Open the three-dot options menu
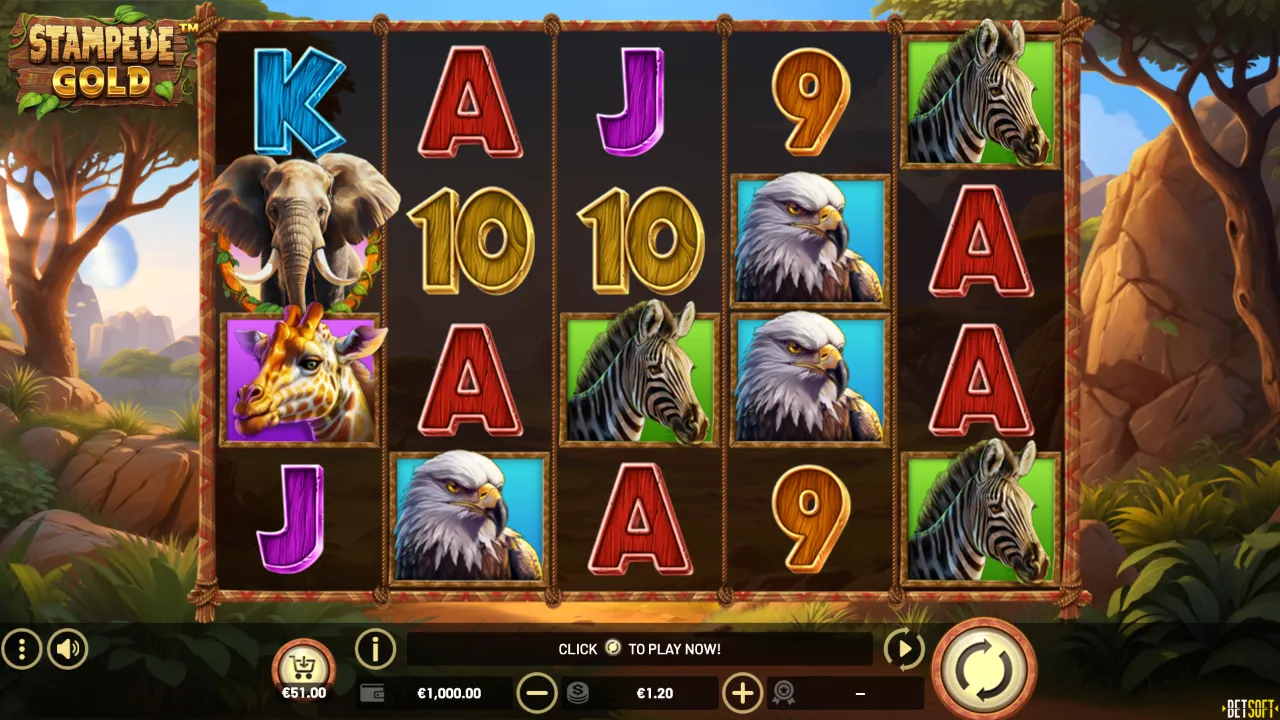 pos(21,650)
